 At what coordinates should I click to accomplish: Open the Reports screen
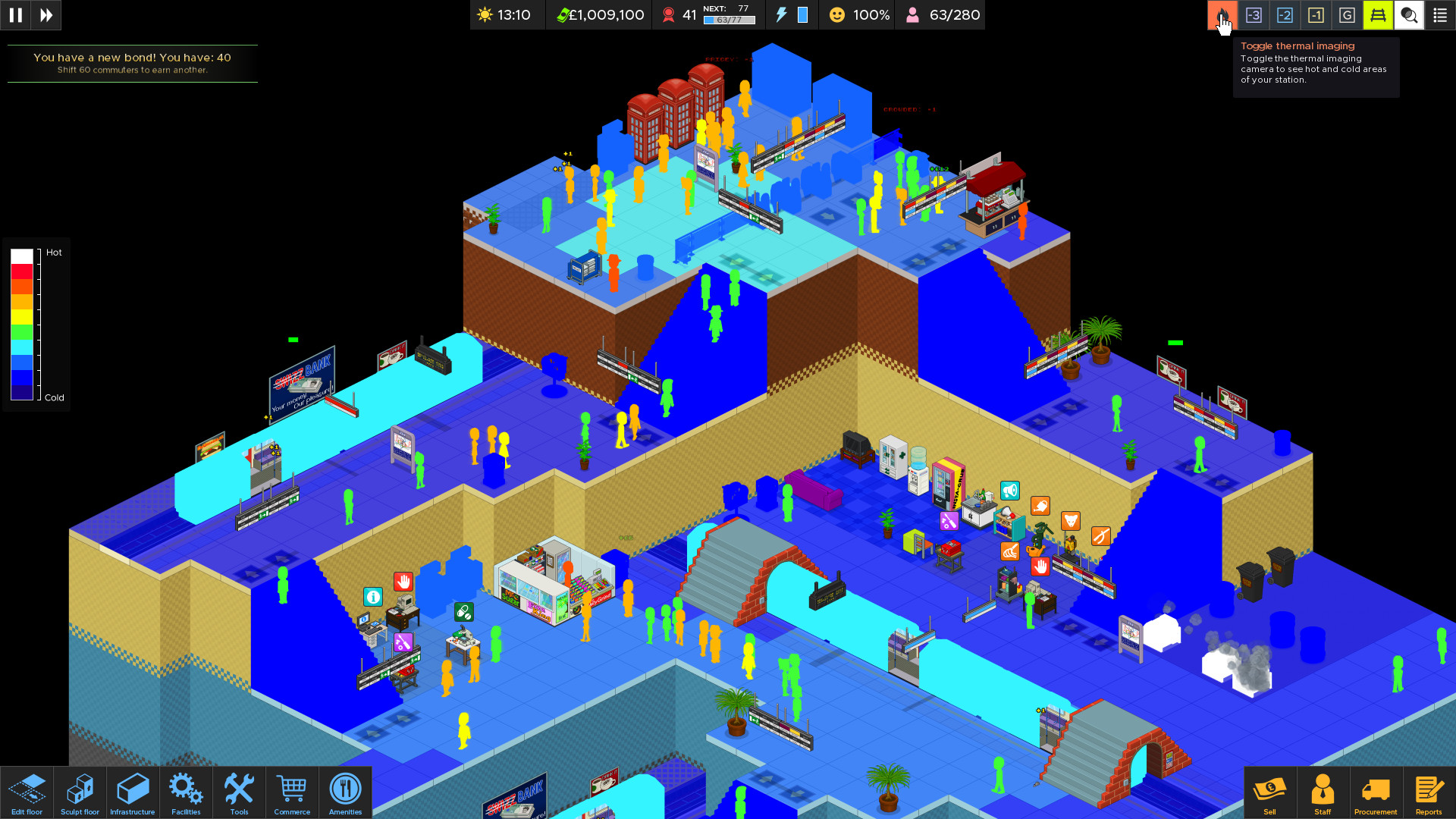click(1429, 792)
